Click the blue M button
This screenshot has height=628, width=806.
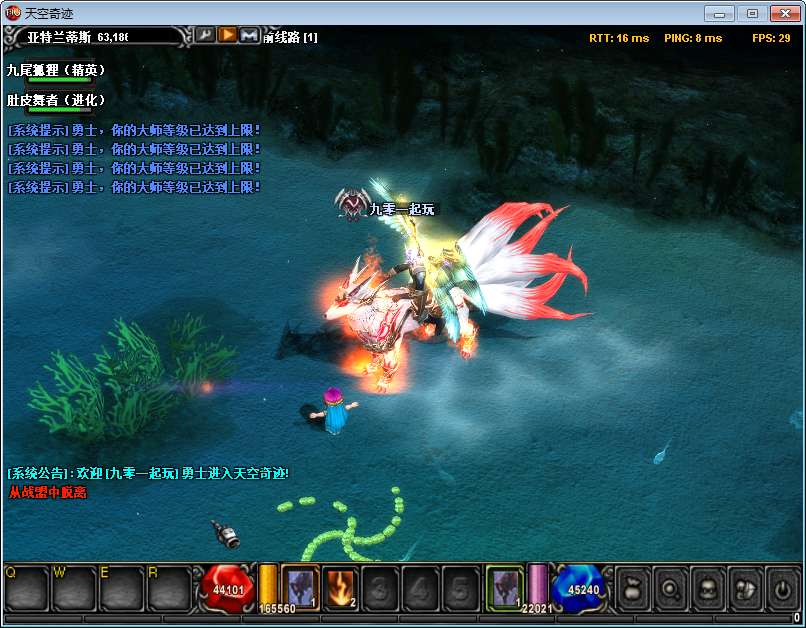click(x=249, y=35)
